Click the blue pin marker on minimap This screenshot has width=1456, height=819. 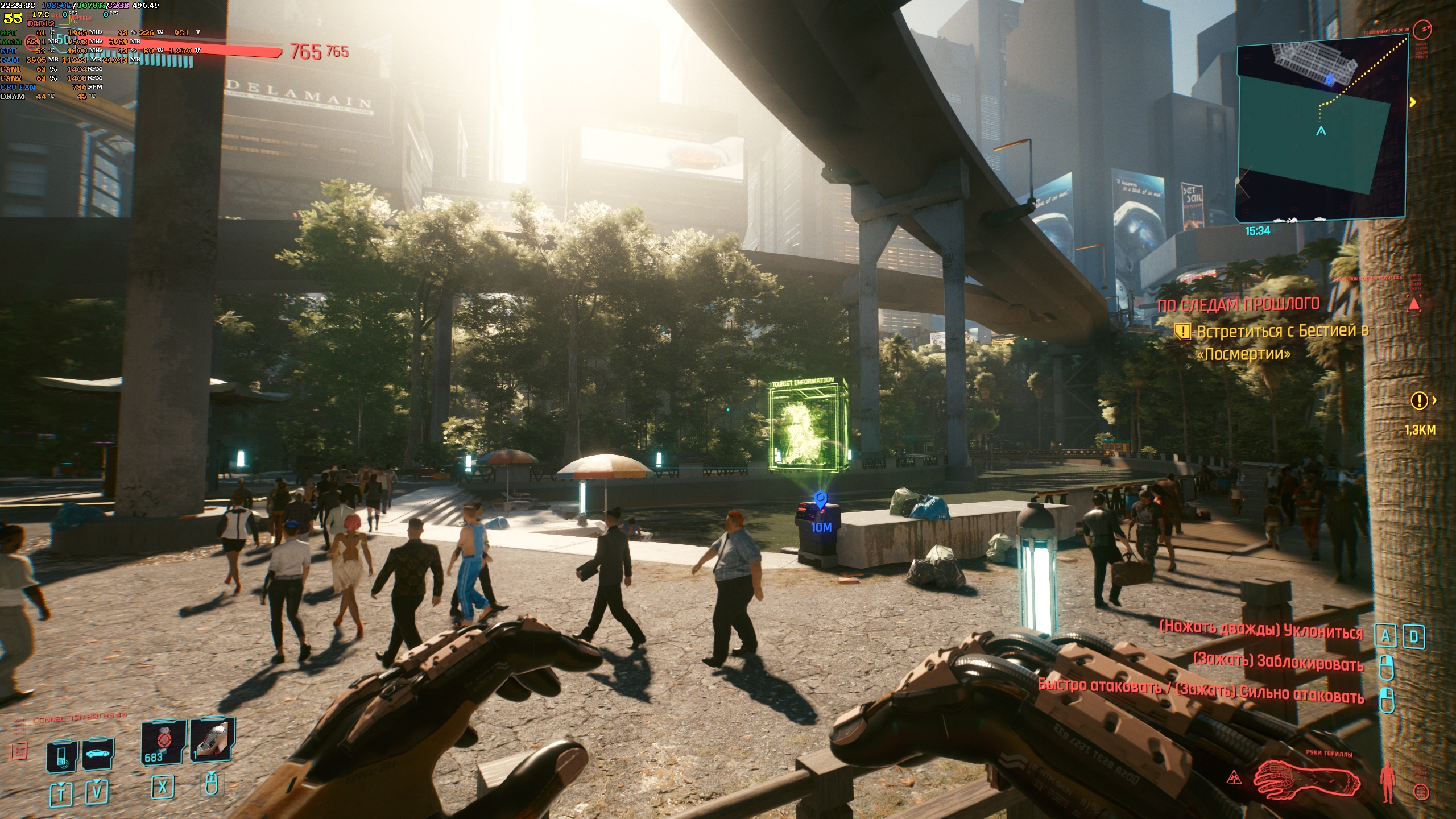click(1329, 78)
